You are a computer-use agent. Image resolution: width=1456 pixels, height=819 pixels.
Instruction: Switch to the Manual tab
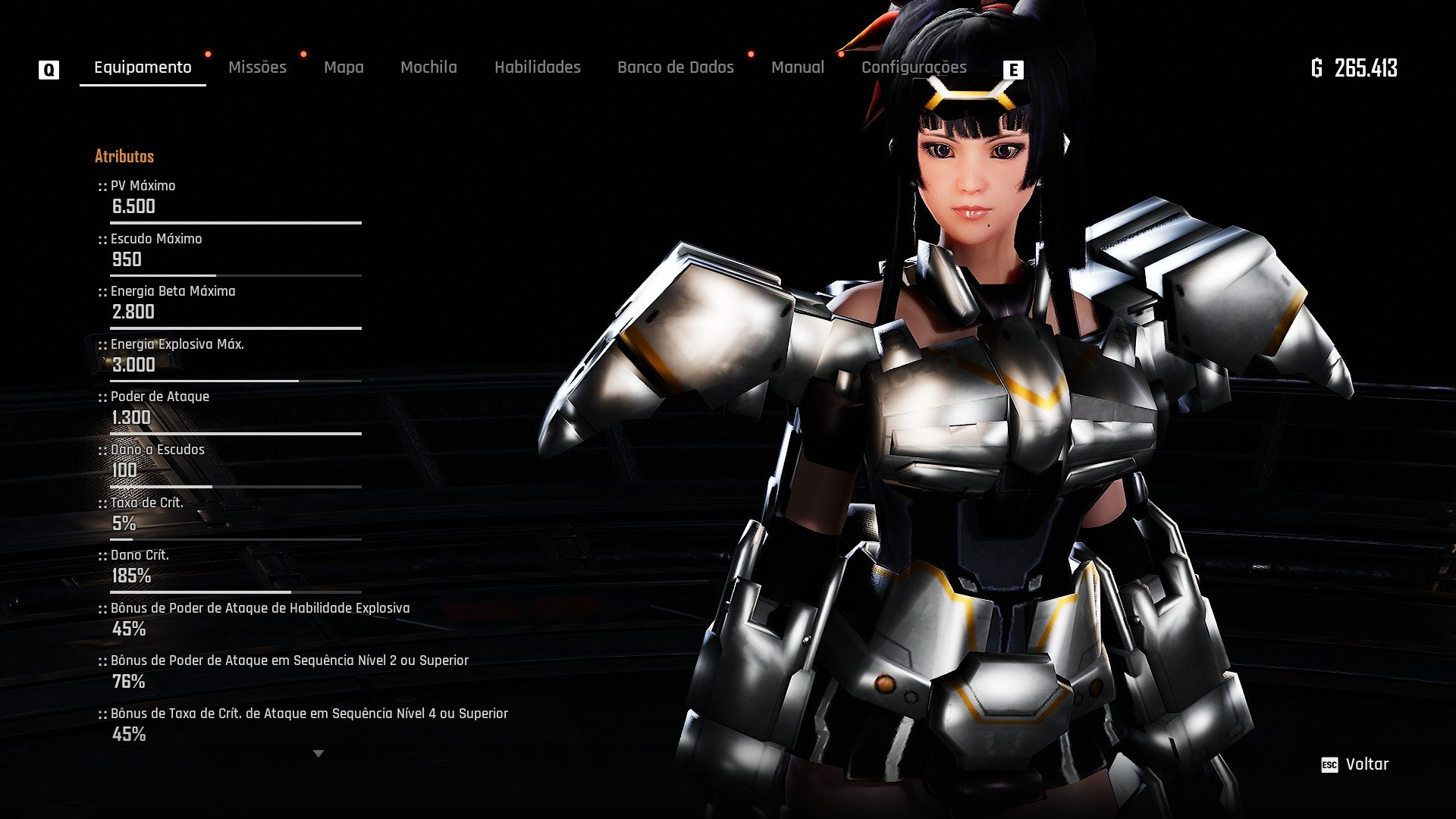(x=797, y=67)
